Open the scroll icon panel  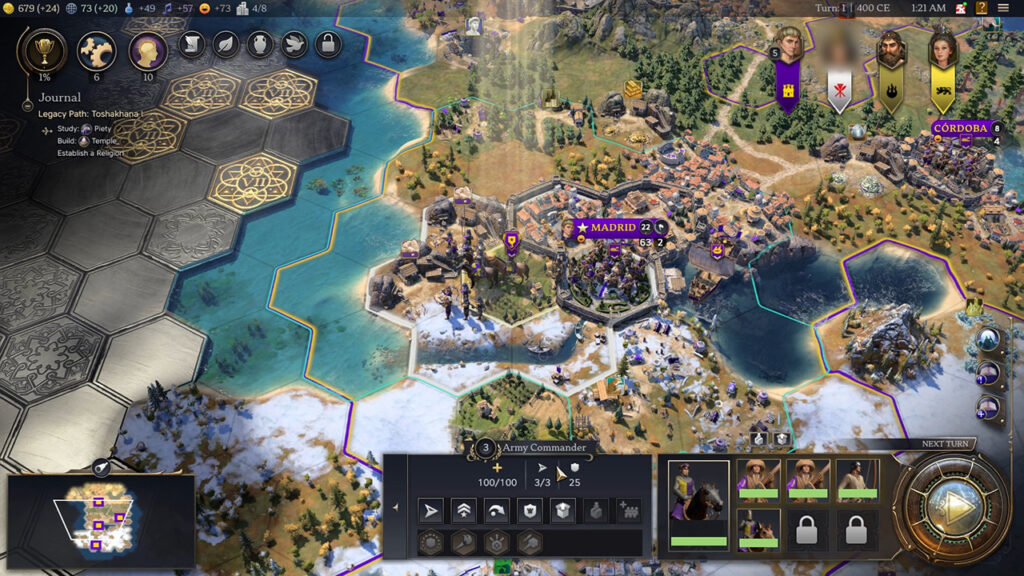click(192, 45)
